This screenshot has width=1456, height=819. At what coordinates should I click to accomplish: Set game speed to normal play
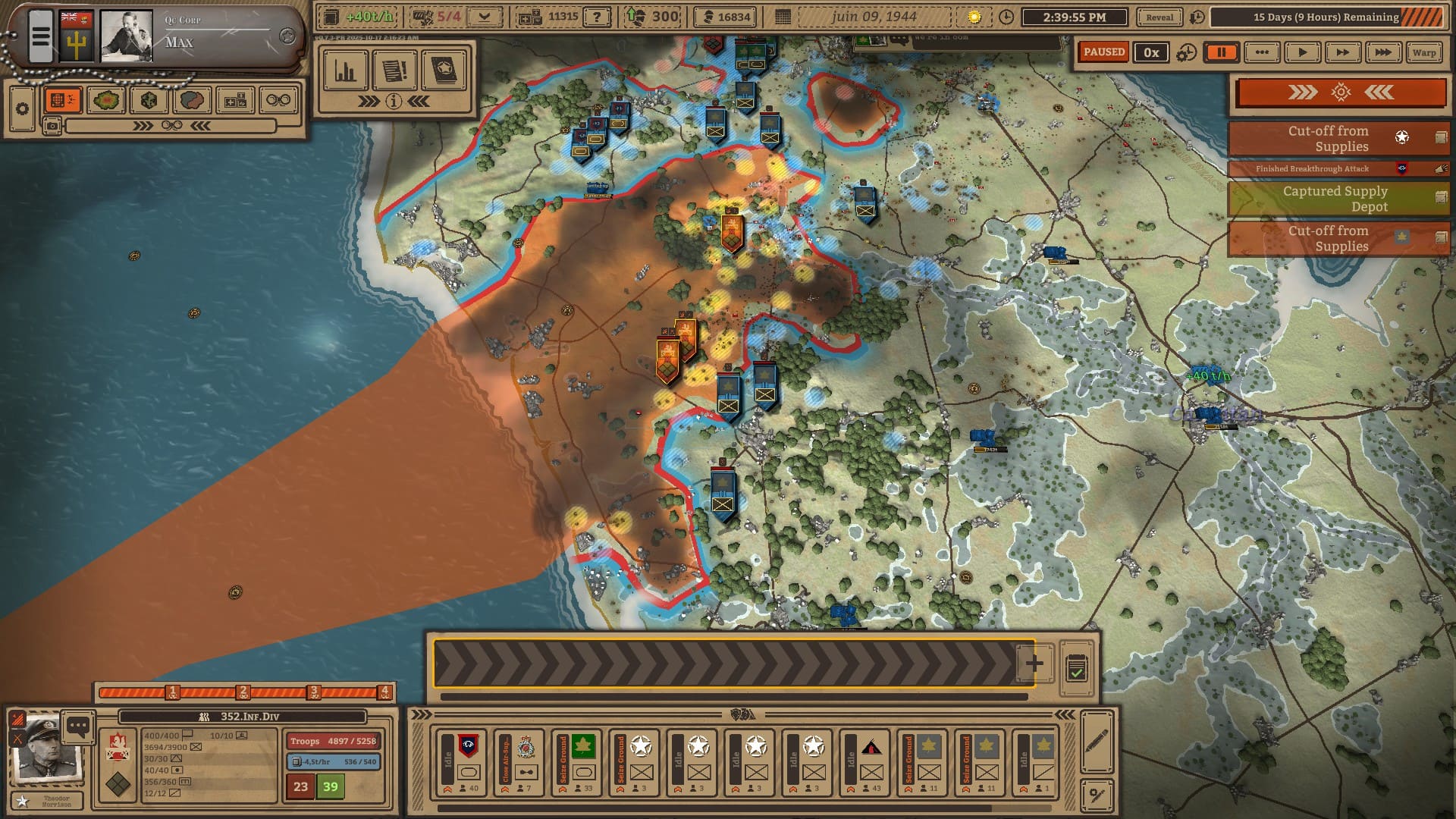[x=1302, y=52]
